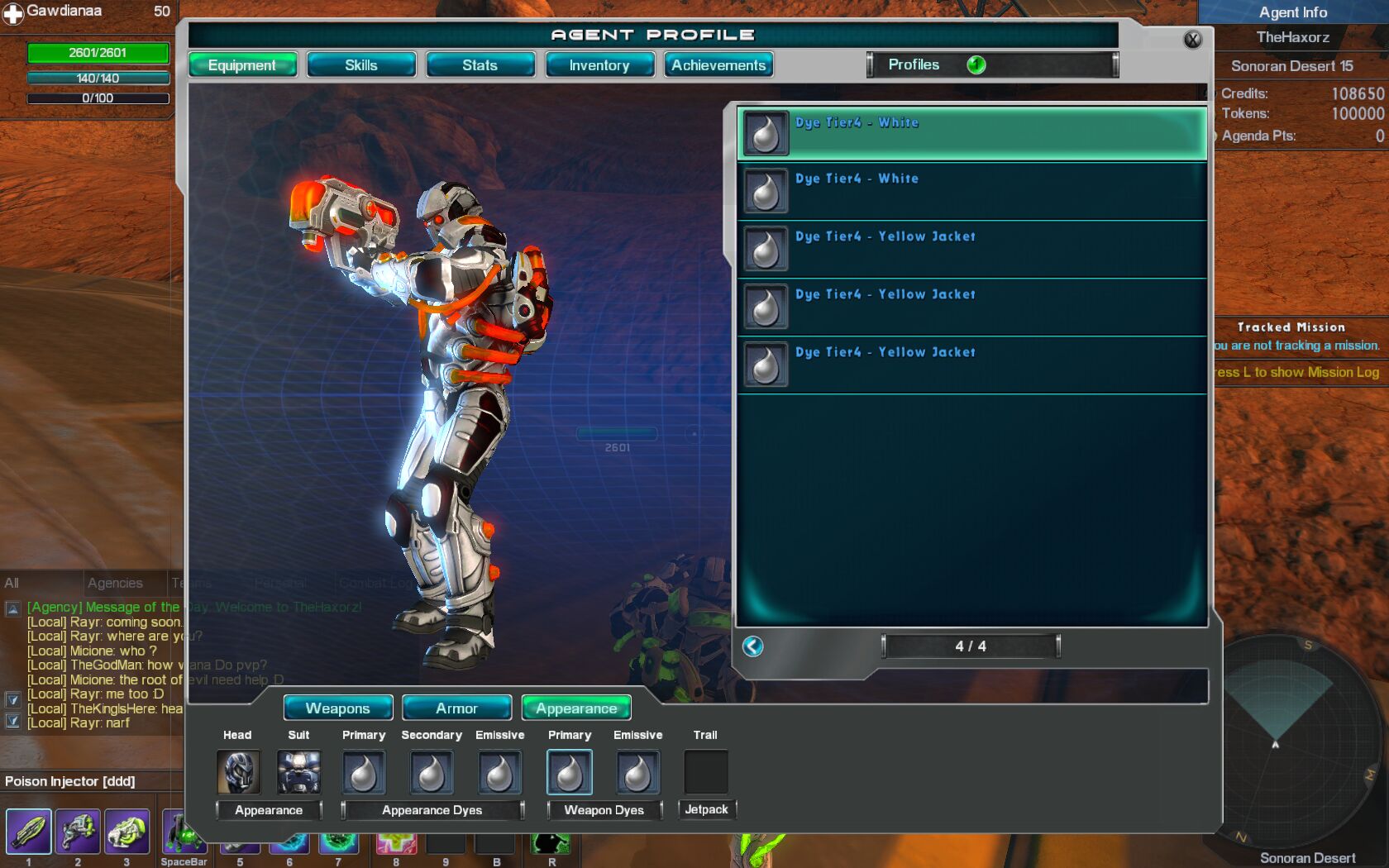This screenshot has width=1389, height=868.
Task: Switch to the Equipment tab
Action: pos(242,65)
